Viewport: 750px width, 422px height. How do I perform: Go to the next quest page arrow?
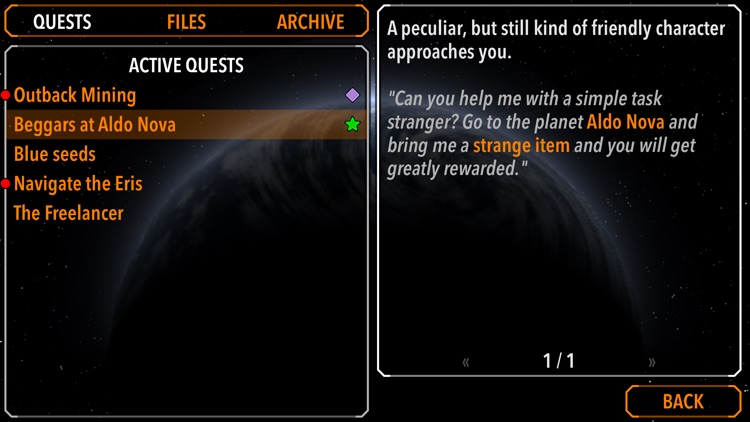click(x=653, y=362)
